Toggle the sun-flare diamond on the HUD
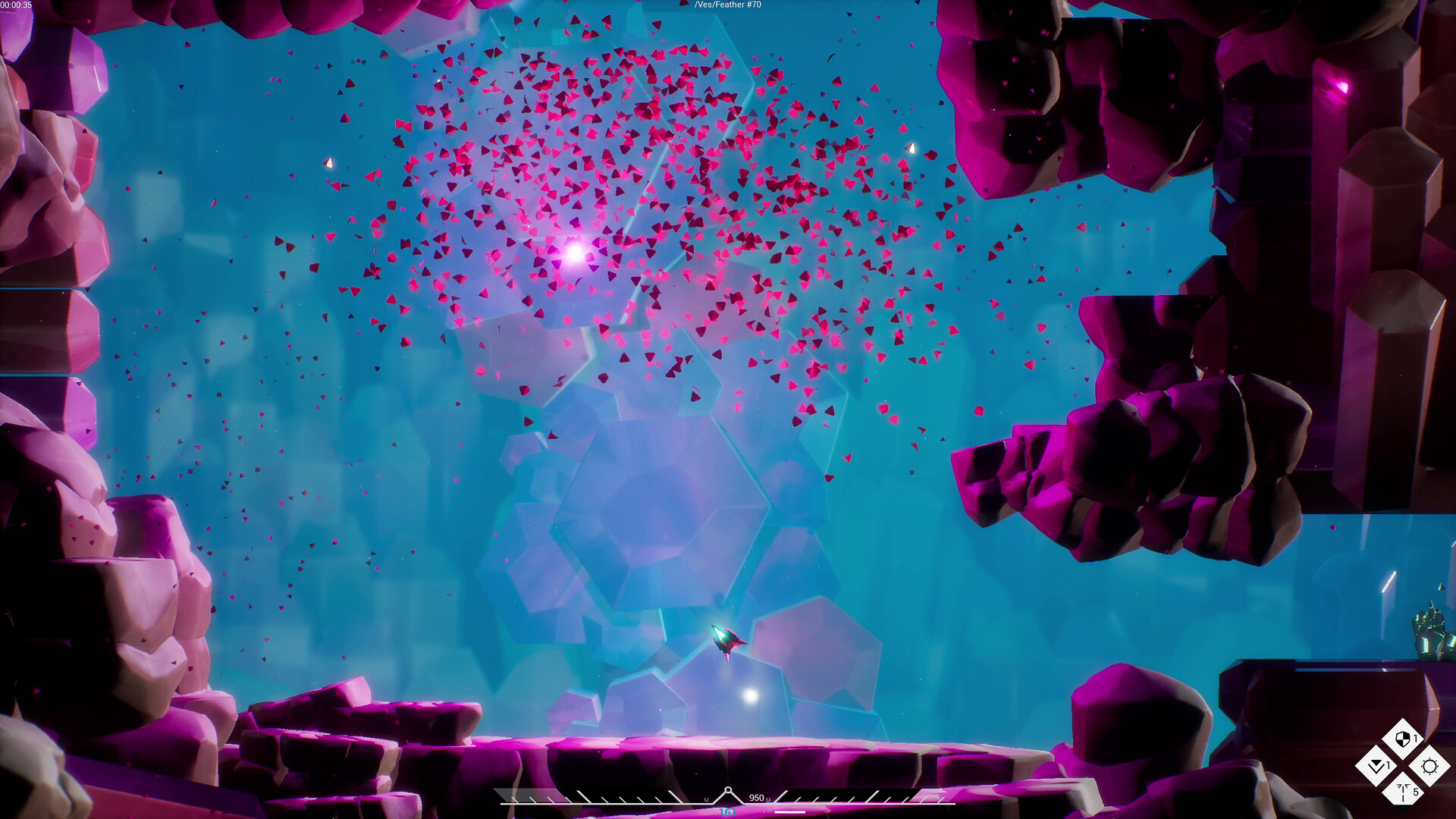The width and height of the screenshot is (1456, 819). click(x=1429, y=766)
